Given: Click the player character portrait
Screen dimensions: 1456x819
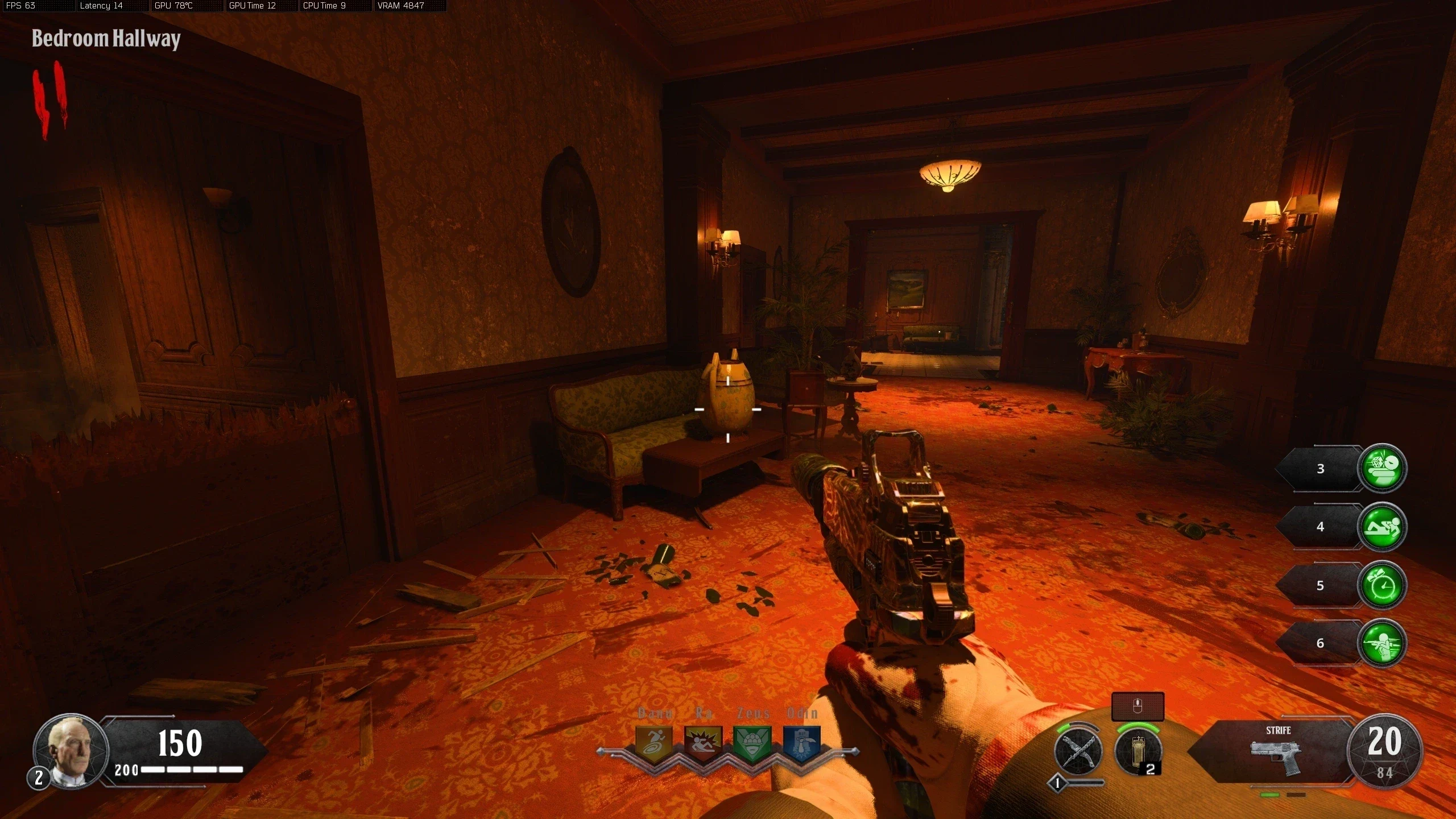Looking at the screenshot, I should click(71, 751).
